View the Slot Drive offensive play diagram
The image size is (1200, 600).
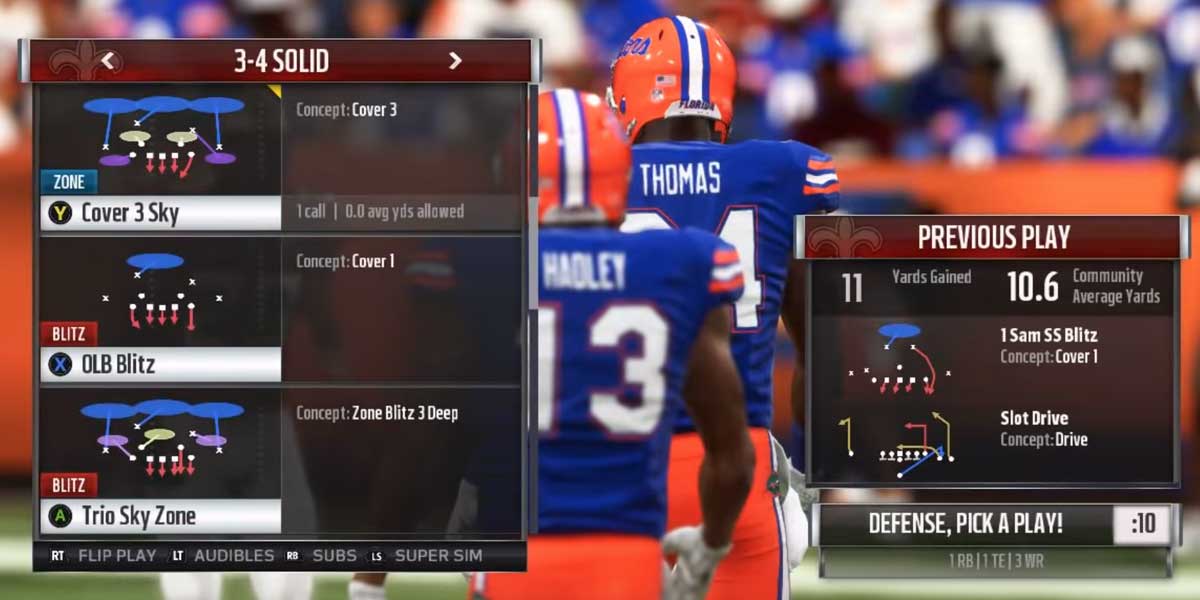pos(900,440)
